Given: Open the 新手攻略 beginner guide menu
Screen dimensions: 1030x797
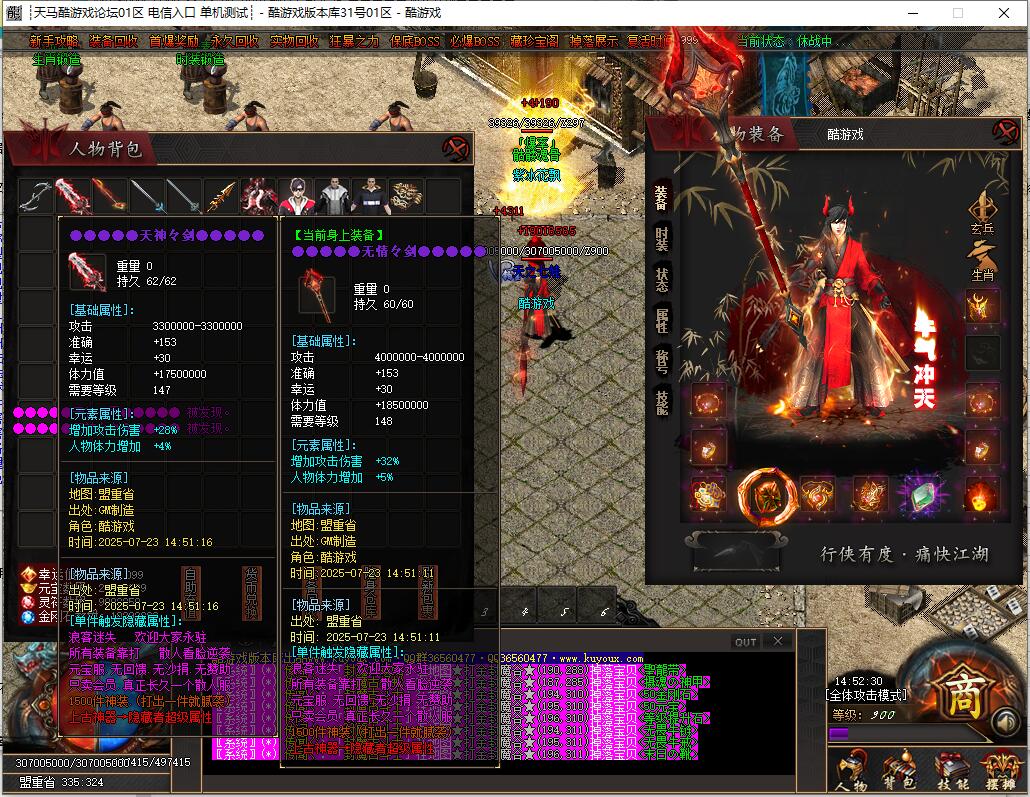Looking at the screenshot, I should tap(54, 42).
